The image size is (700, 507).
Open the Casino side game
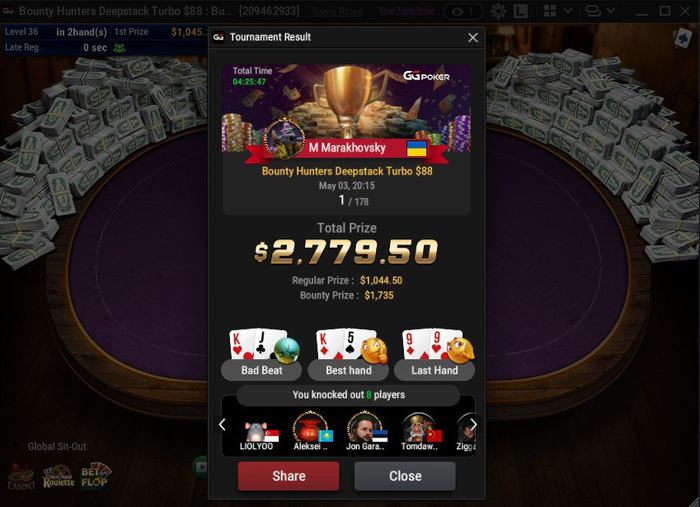pos(21,476)
